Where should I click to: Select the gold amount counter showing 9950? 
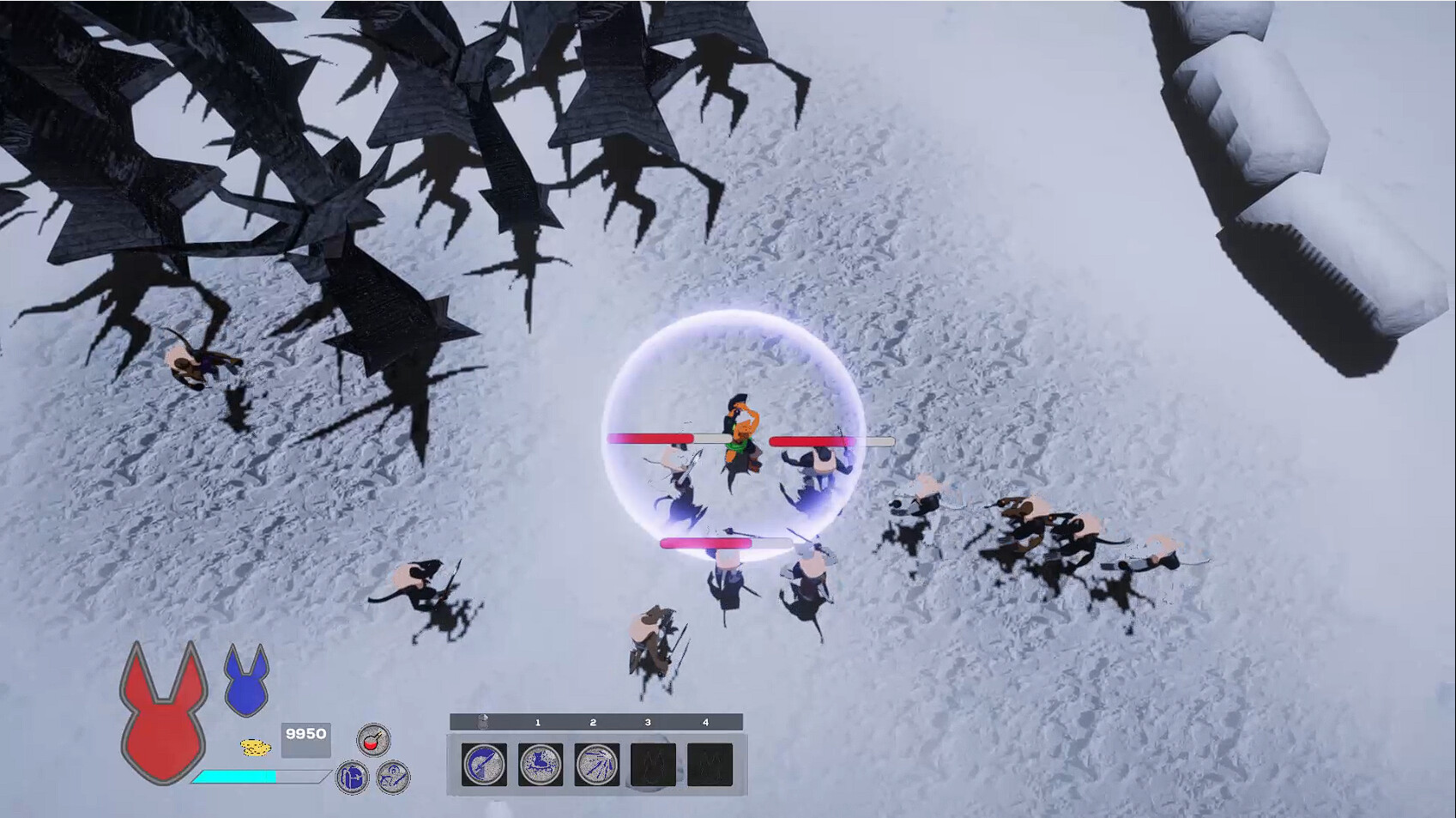(306, 734)
